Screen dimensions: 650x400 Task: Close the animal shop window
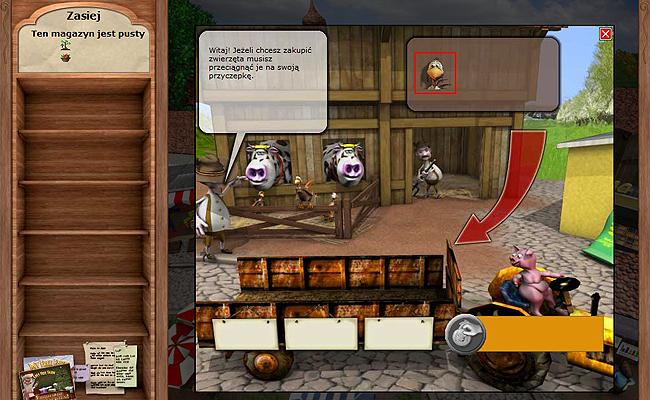[x=605, y=34]
